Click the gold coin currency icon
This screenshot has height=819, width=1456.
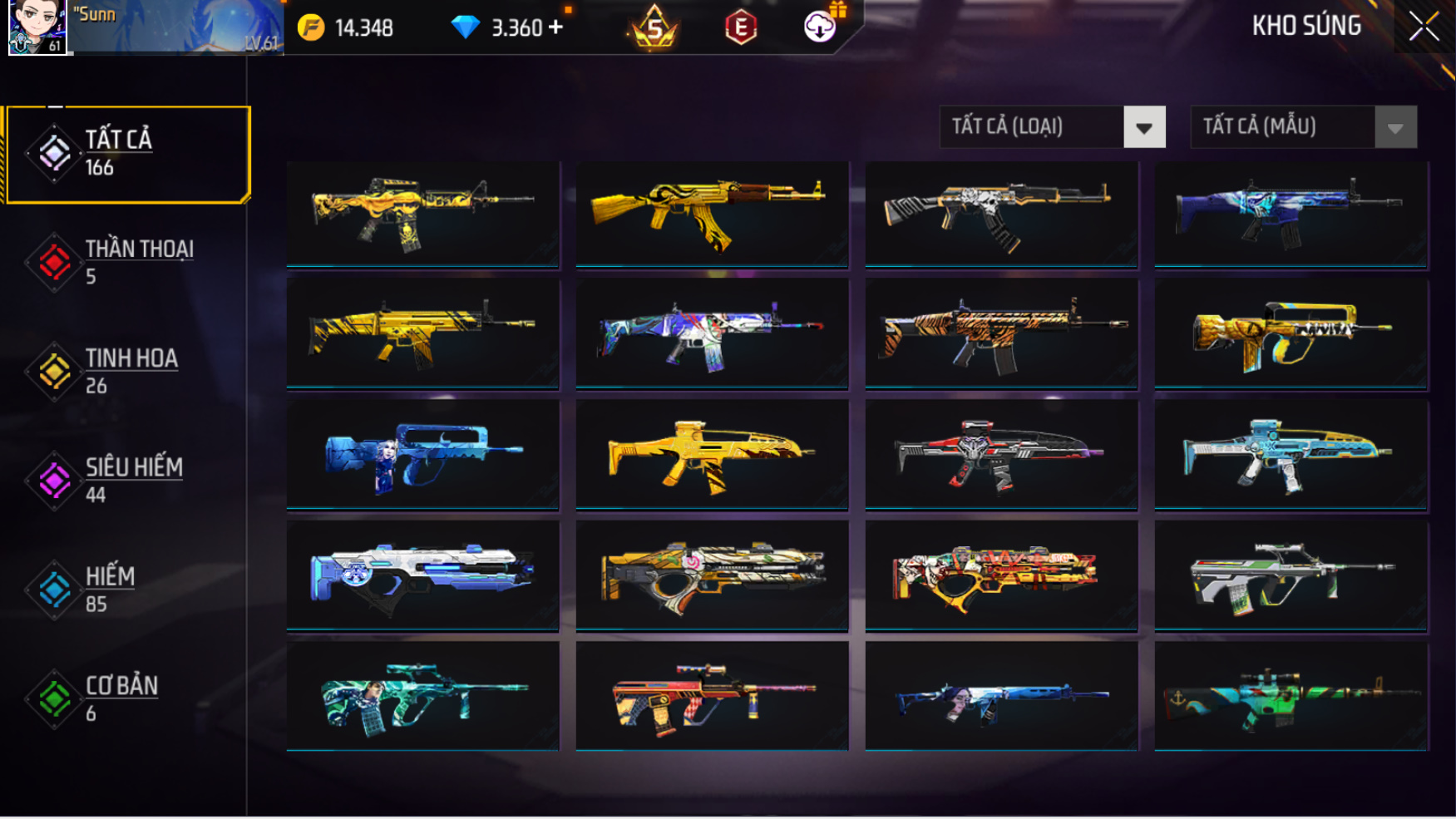click(311, 27)
